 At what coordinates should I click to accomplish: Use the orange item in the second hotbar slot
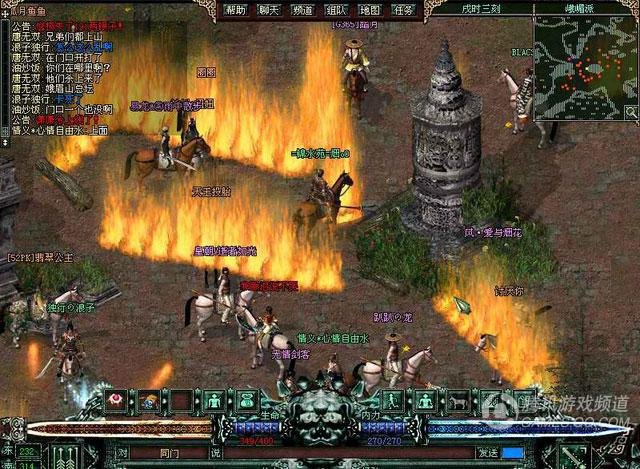(149, 401)
